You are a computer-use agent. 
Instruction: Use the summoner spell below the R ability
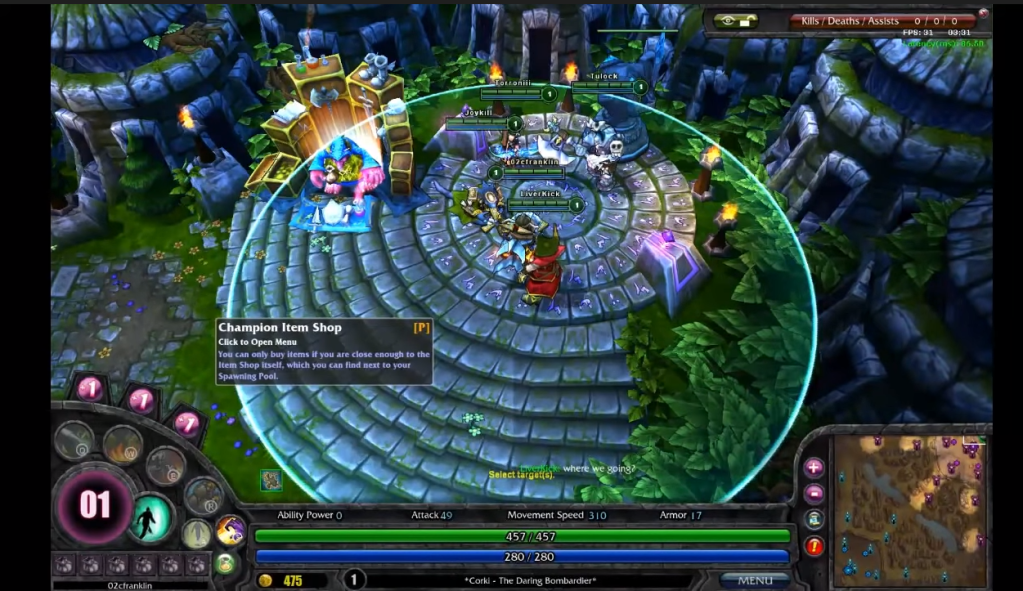(x=197, y=533)
